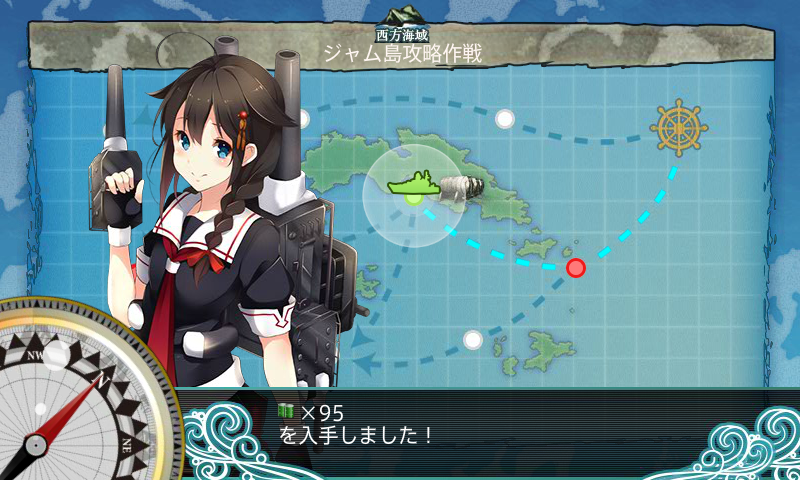The image size is (800, 480).
Task: Select the red map node
Action: coord(576,267)
